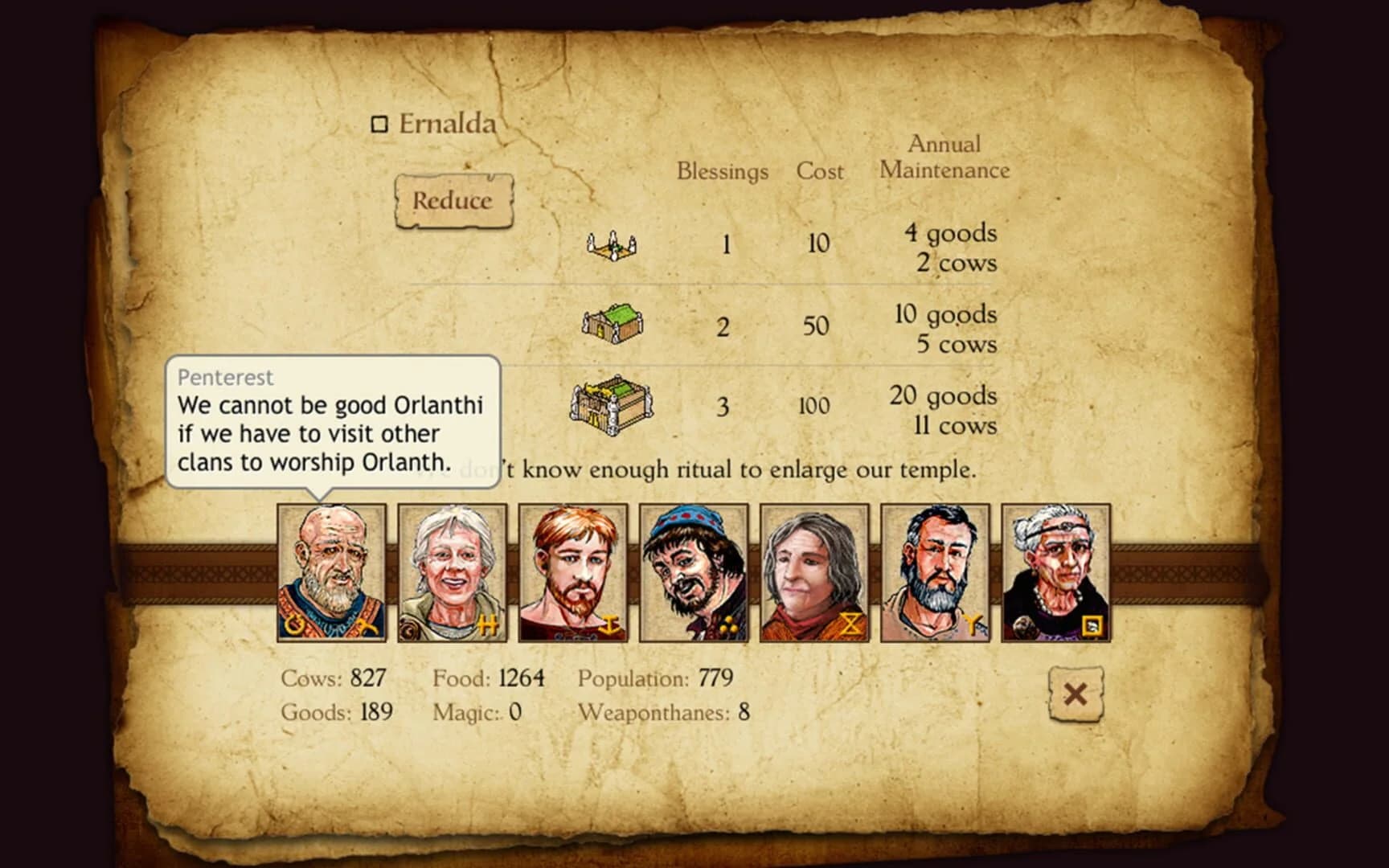The image size is (1389, 868).
Task: Expand the temple options under Ernalda
Action: coord(453,202)
